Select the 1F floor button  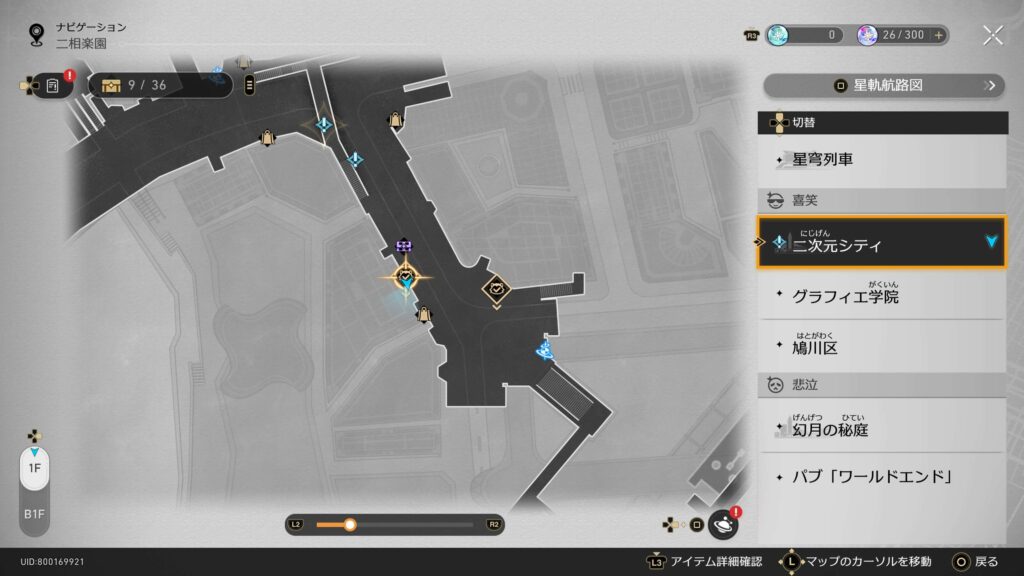point(34,468)
